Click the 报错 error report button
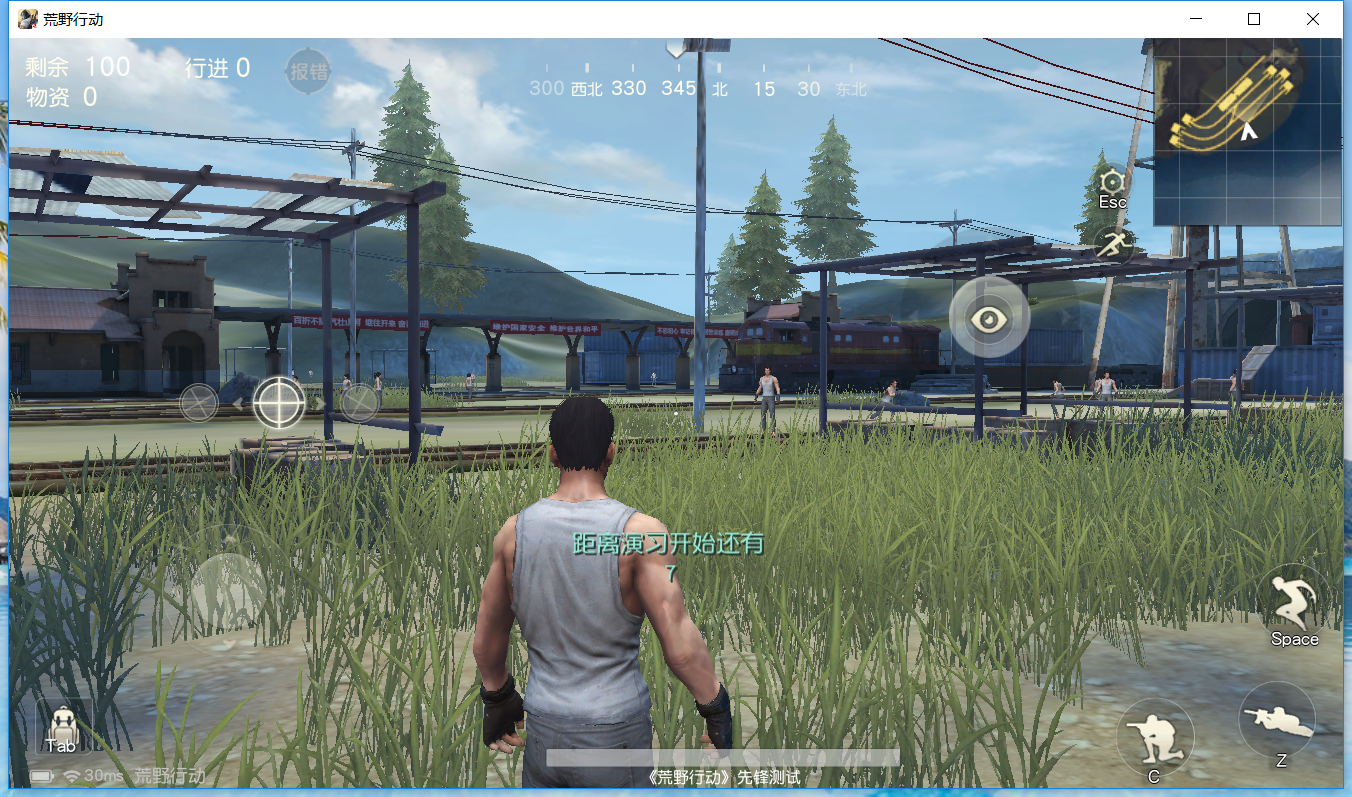The height and width of the screenshot is (797, 1352). [307, 72]
